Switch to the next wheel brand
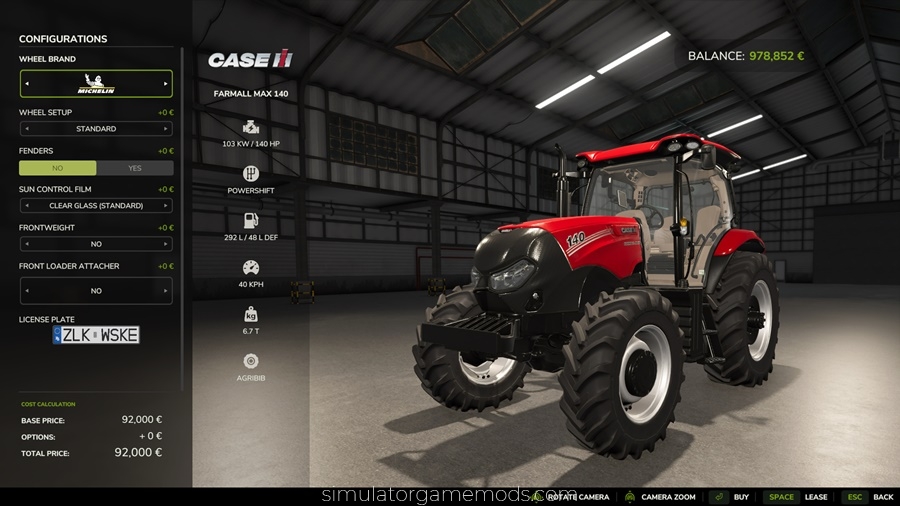The height and width of the screenshot is (506, 900). click(x=166, y=84)
